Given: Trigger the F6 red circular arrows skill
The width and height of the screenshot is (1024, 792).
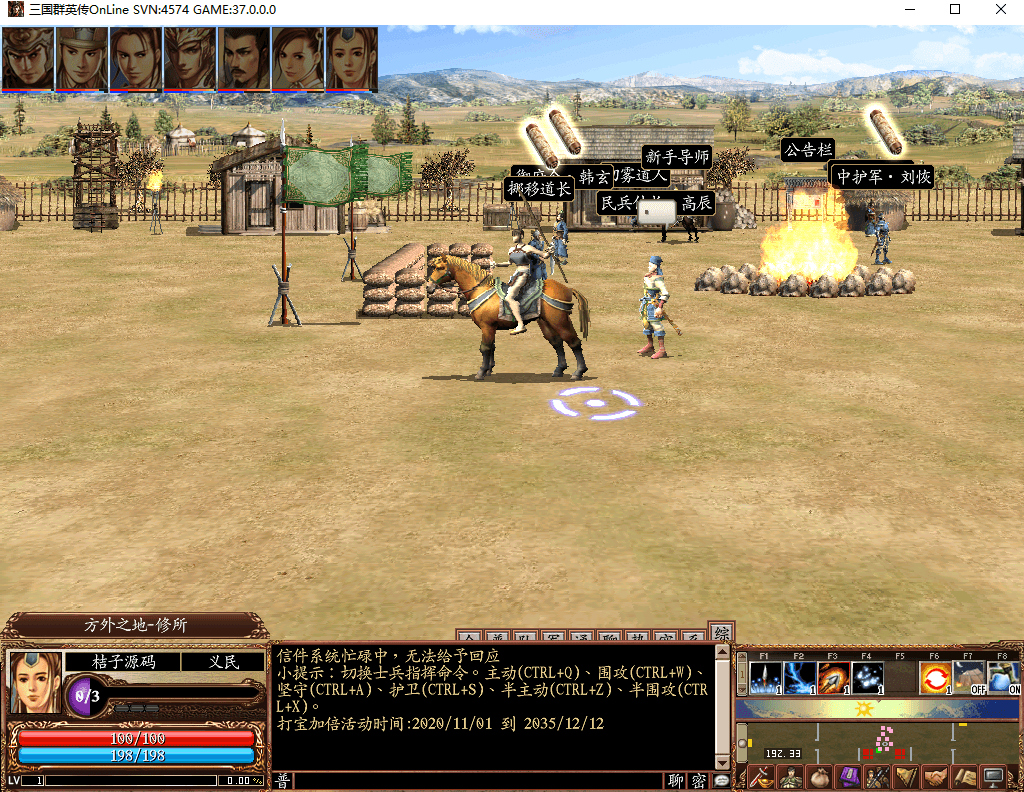Looking at the screenshot, I should (936, 678).
